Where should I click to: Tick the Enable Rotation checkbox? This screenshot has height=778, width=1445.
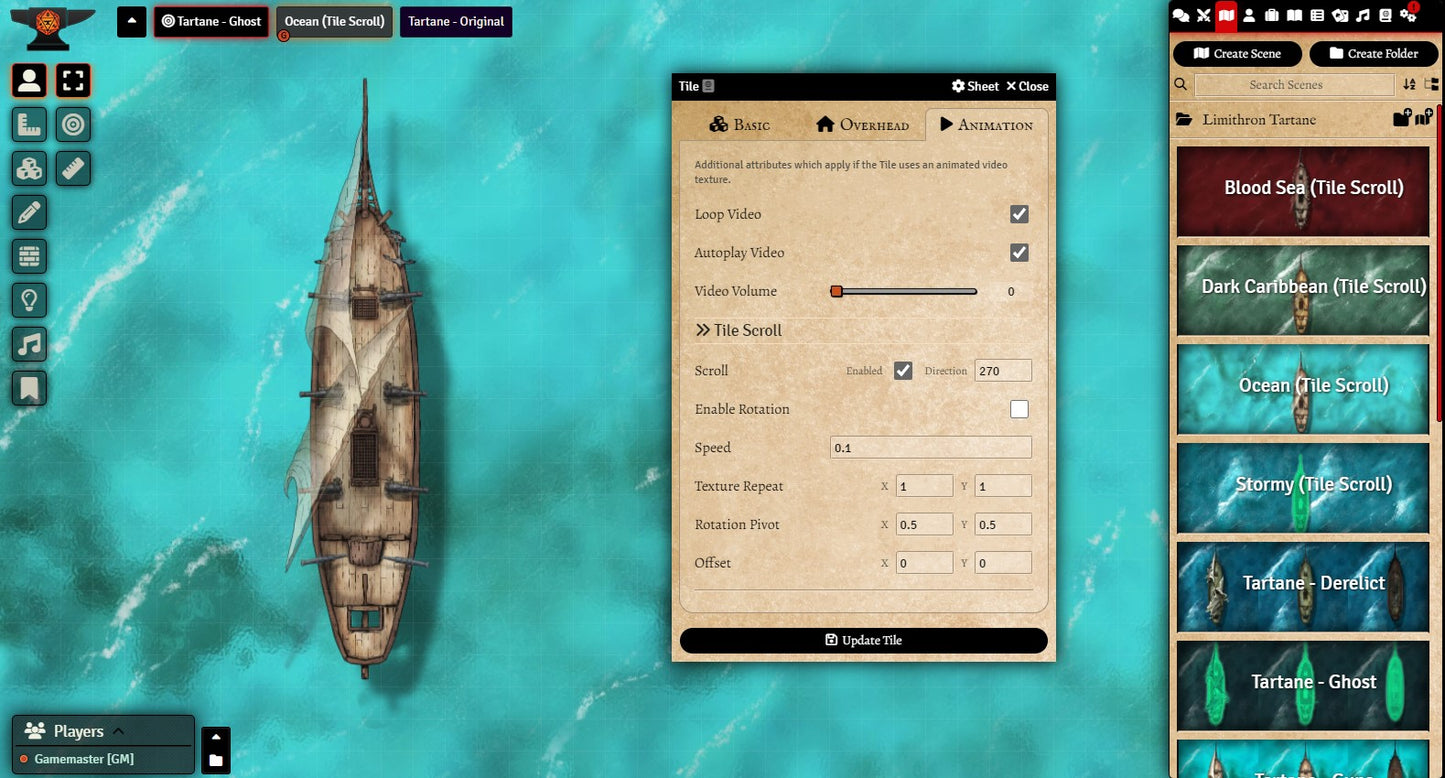(1019, 409)
